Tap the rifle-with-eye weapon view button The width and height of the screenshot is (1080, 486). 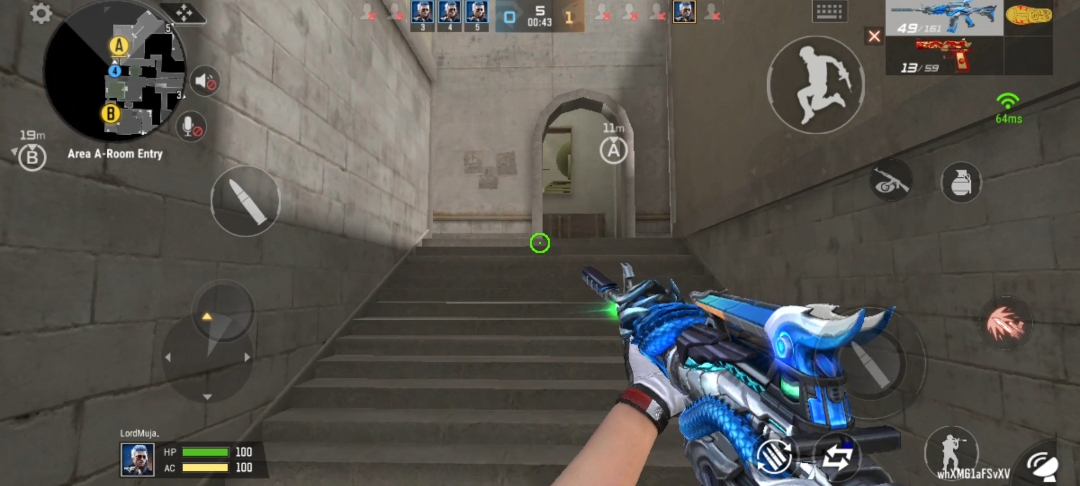pos(889,181)
